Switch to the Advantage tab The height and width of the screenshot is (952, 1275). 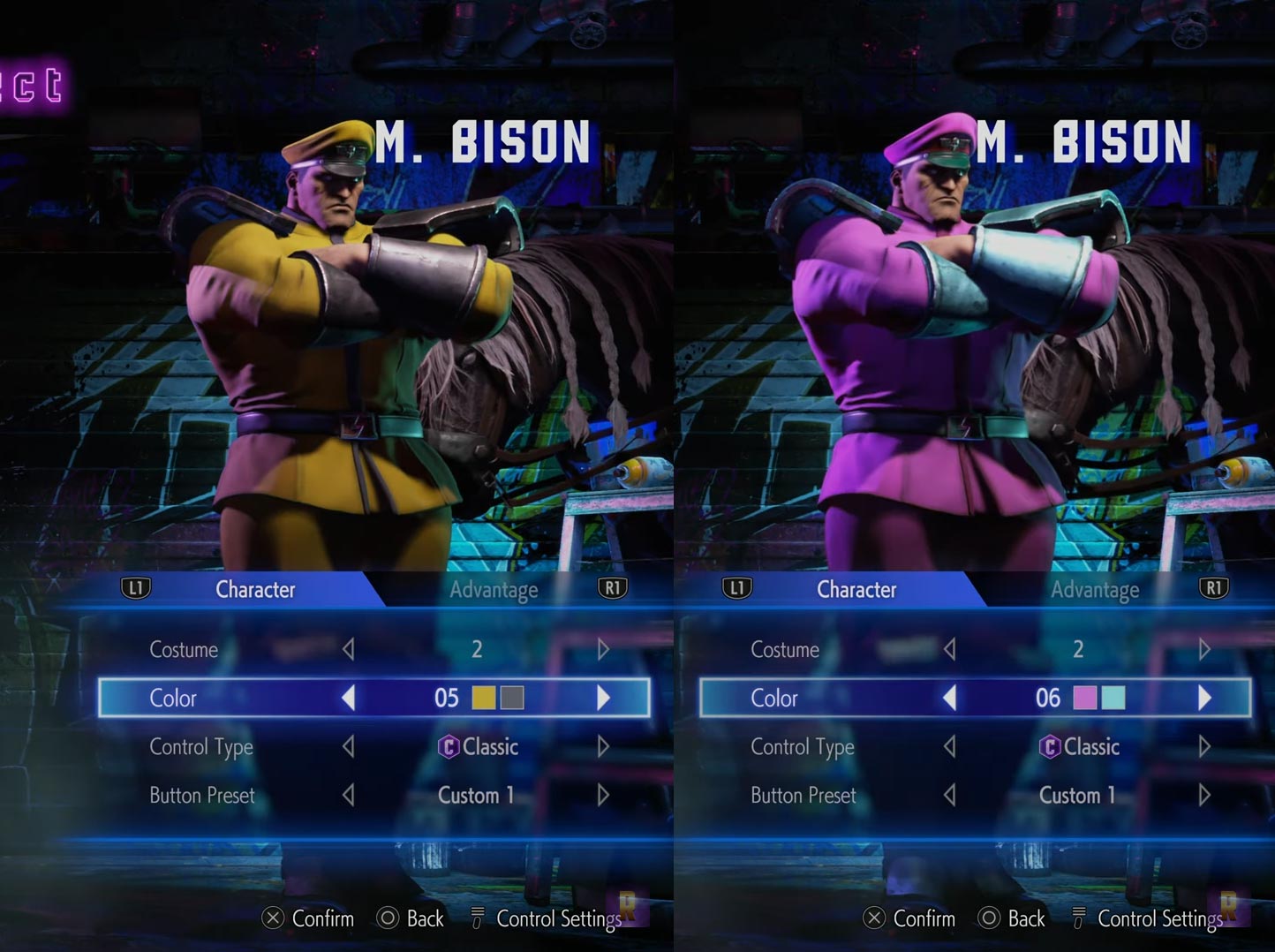[494, 590]
